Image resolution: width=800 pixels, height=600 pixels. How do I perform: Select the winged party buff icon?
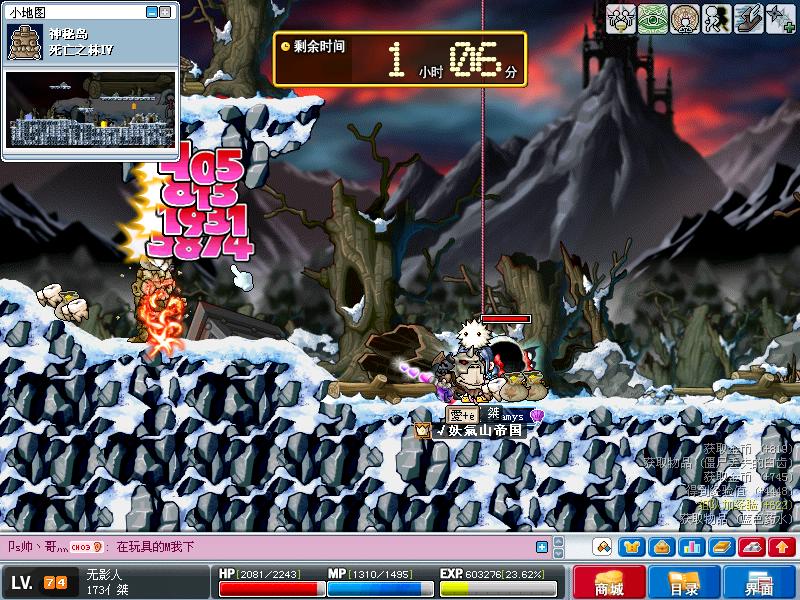[619, 19]
